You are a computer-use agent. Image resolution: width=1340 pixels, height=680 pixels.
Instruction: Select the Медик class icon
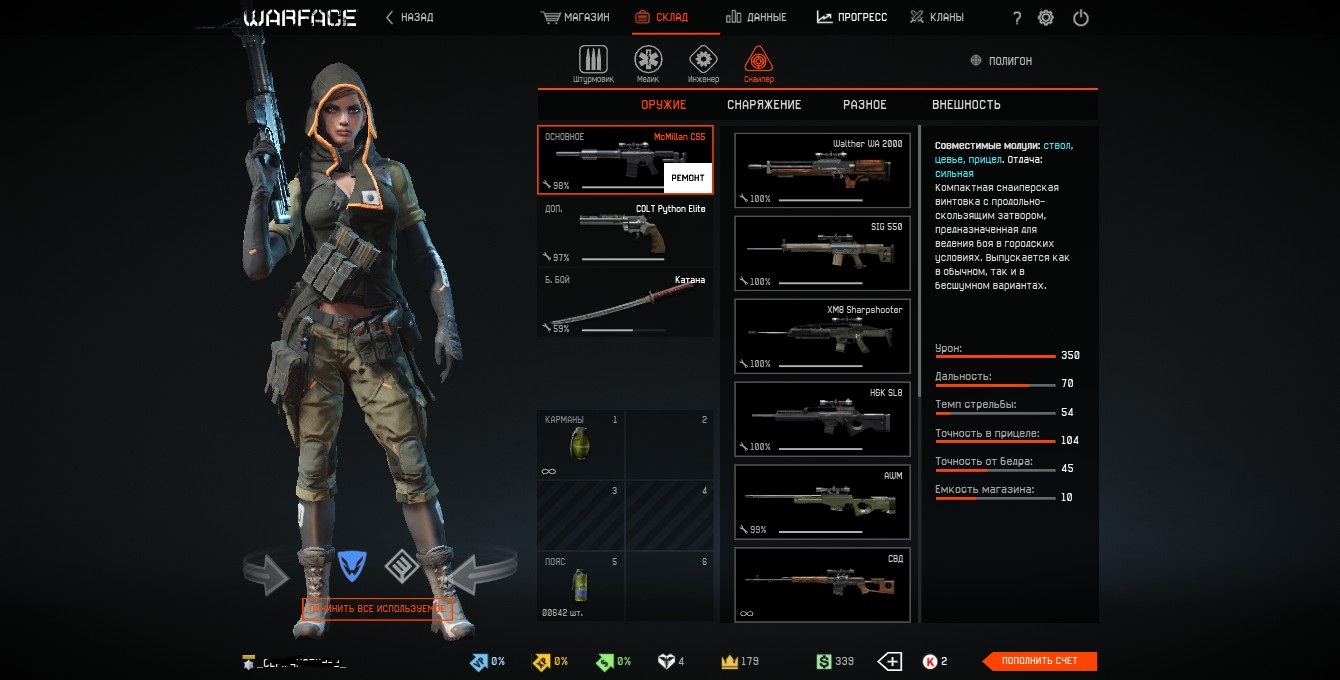[x=648, y=60]
